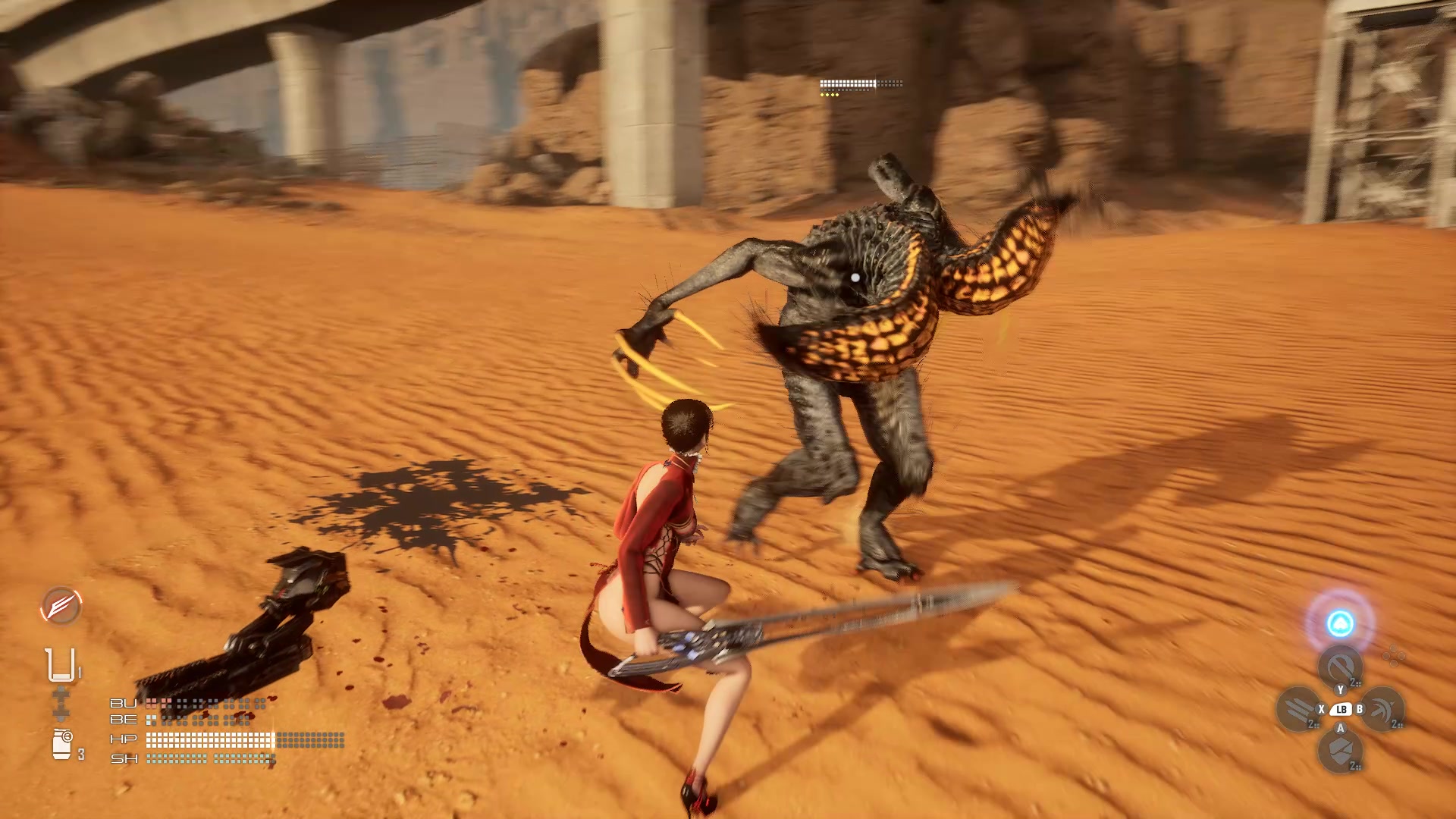Toggle the Y button prompt on the skill wheel

point(1340,691)
